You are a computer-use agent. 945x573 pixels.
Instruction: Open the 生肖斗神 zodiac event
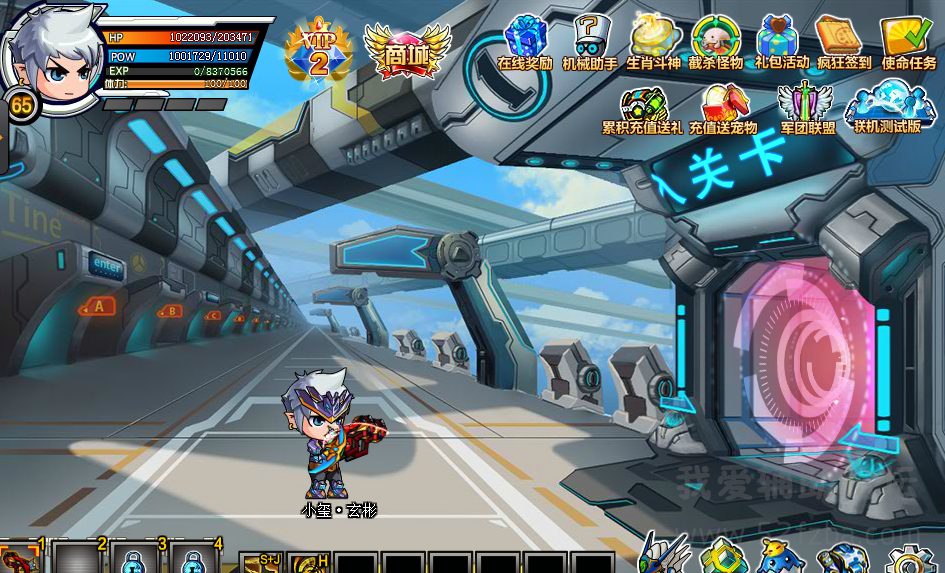click(x=654, y=42)
